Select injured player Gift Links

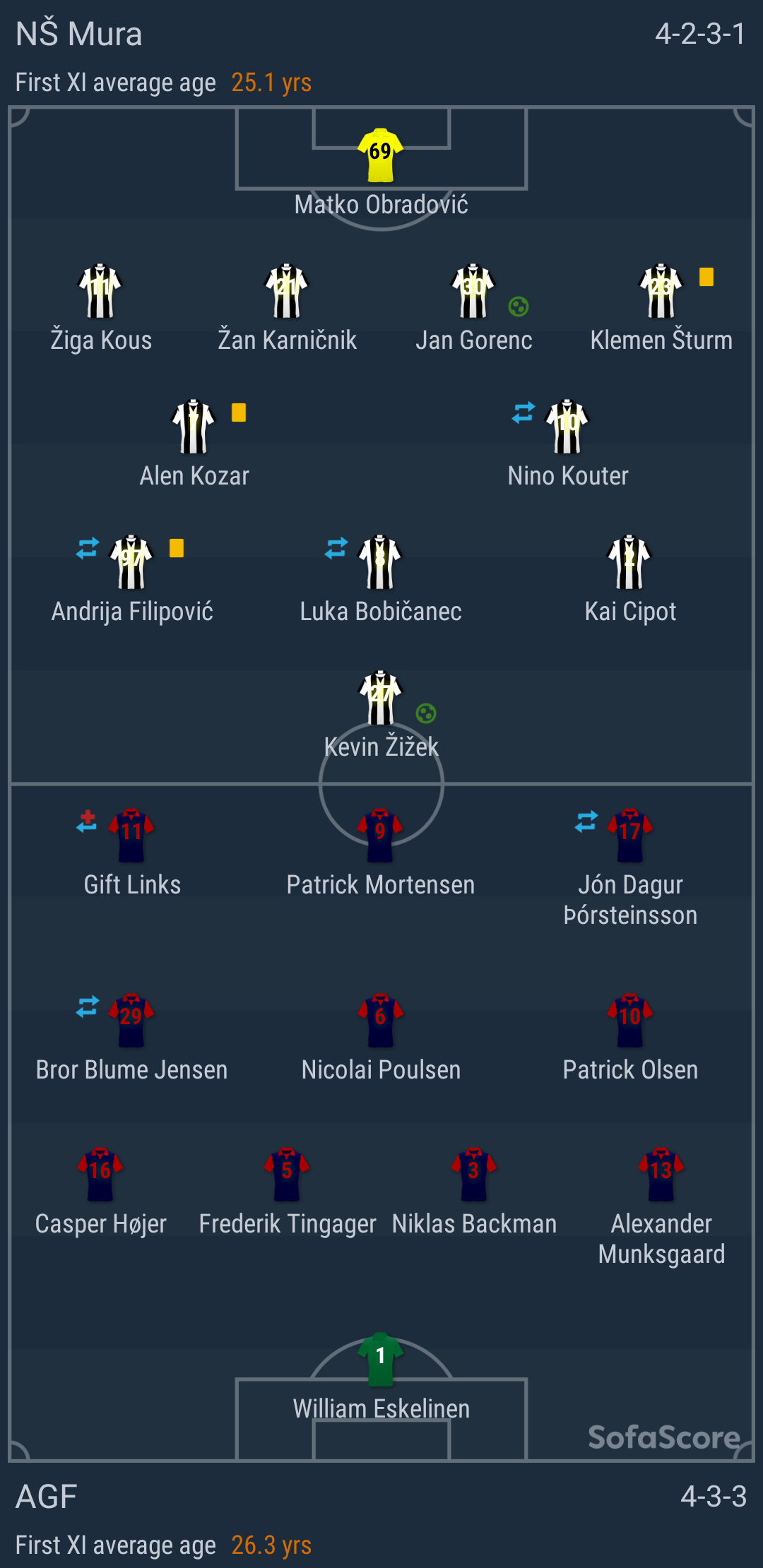tap(131, 836)
